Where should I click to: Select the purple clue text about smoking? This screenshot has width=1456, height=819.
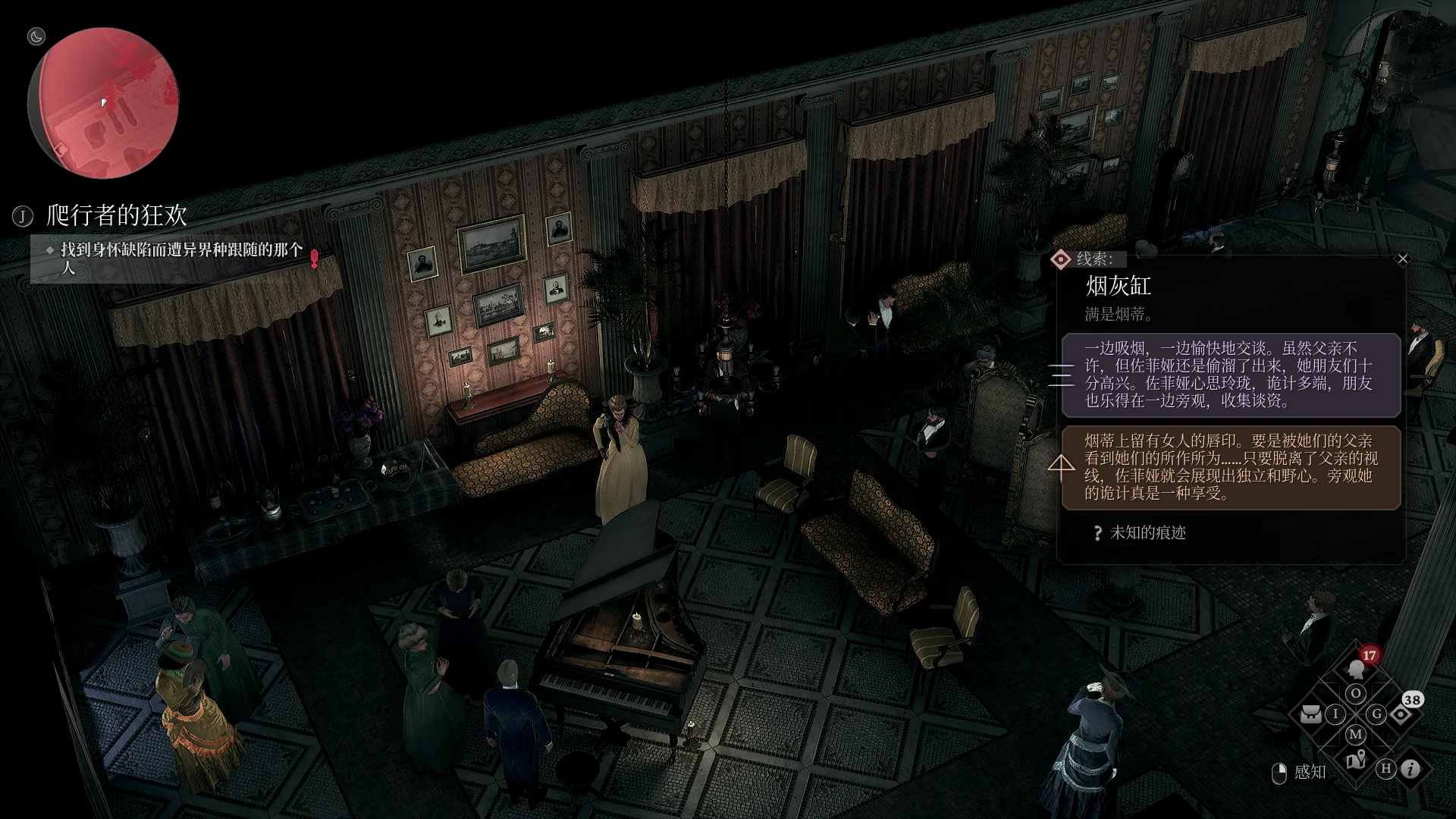(1230, 375)
